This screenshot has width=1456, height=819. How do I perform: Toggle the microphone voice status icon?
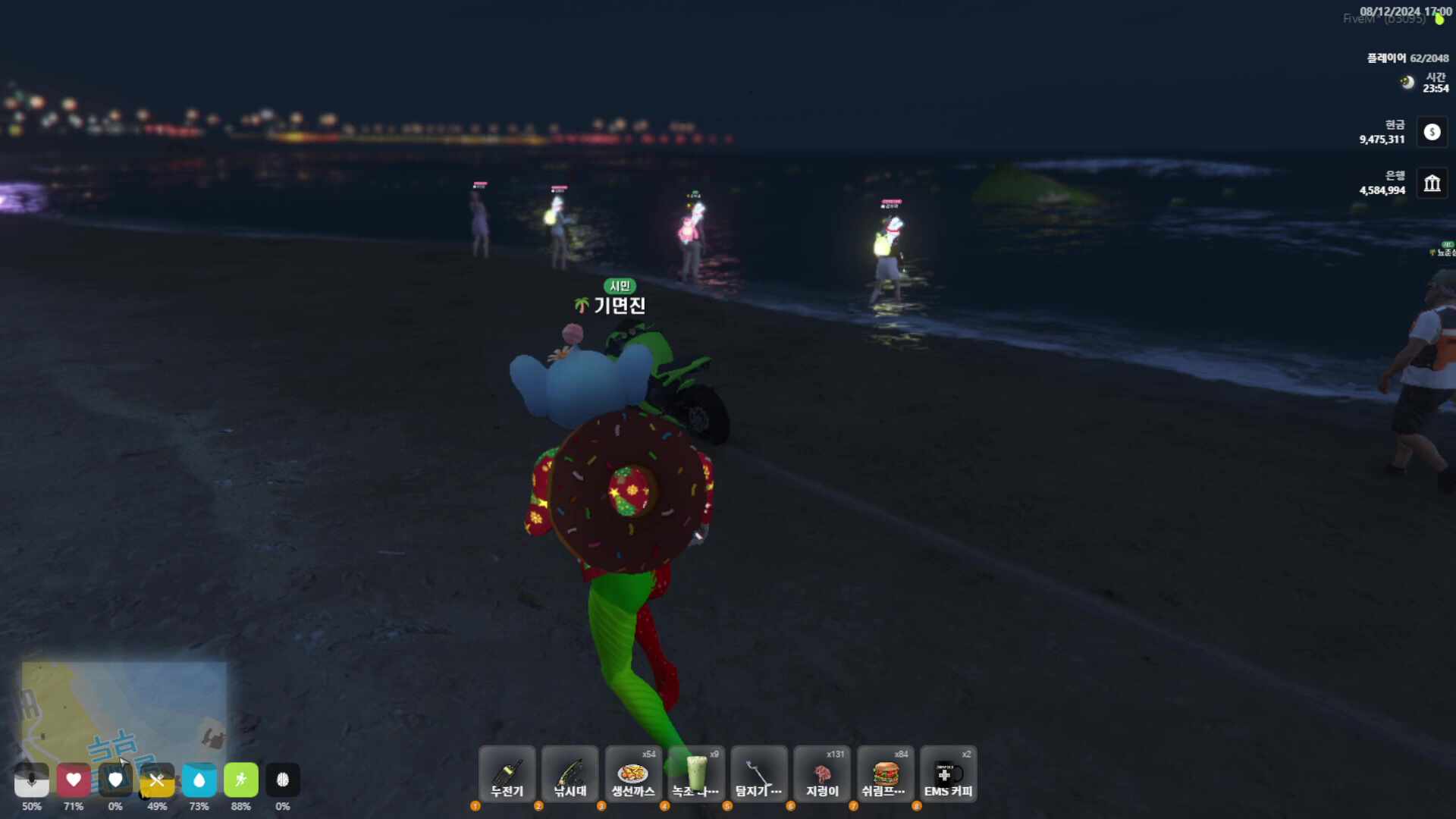pyautogui.click(x=32, y=780)
